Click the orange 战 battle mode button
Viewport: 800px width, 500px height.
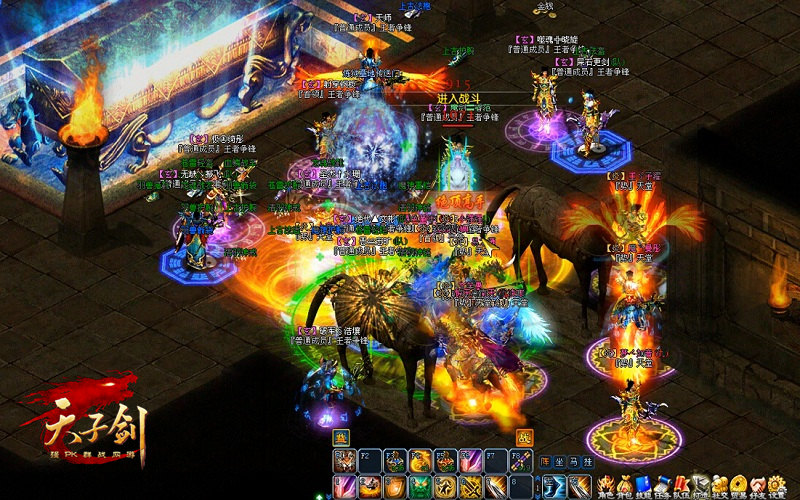pyautogui.click(x=524, y=438)
